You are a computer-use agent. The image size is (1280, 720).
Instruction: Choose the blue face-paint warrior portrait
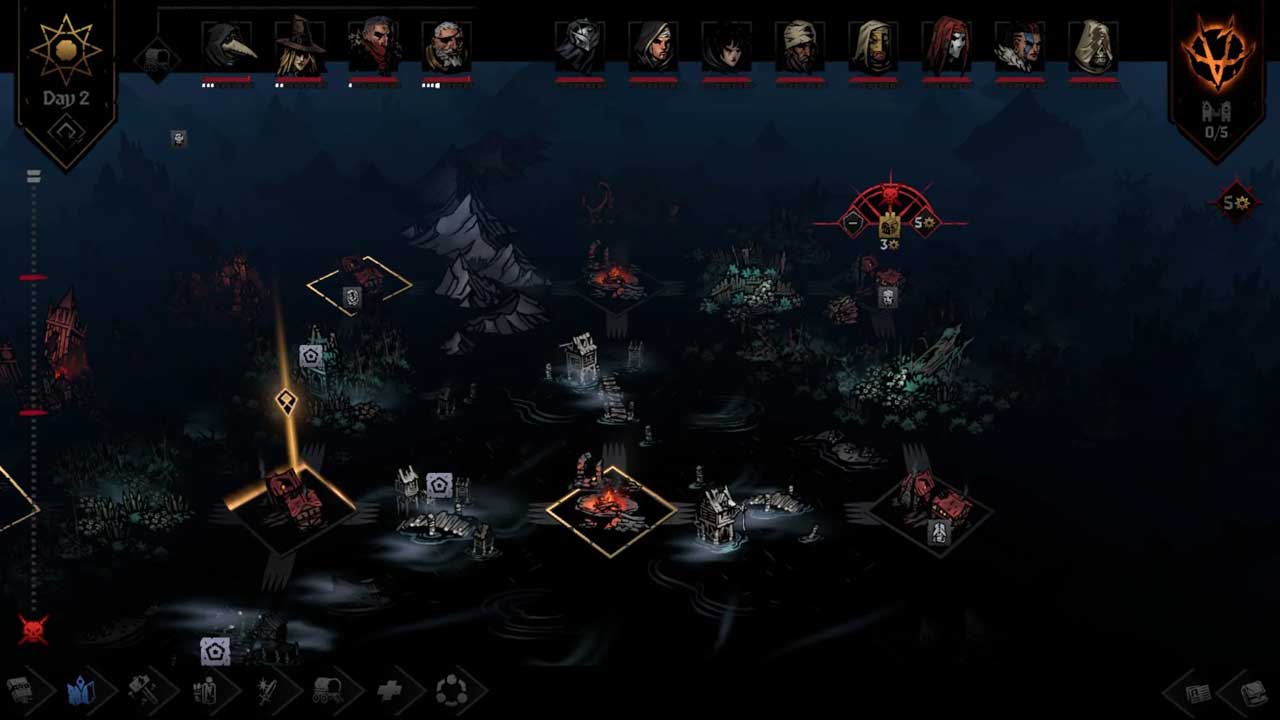coord(1019,45)
